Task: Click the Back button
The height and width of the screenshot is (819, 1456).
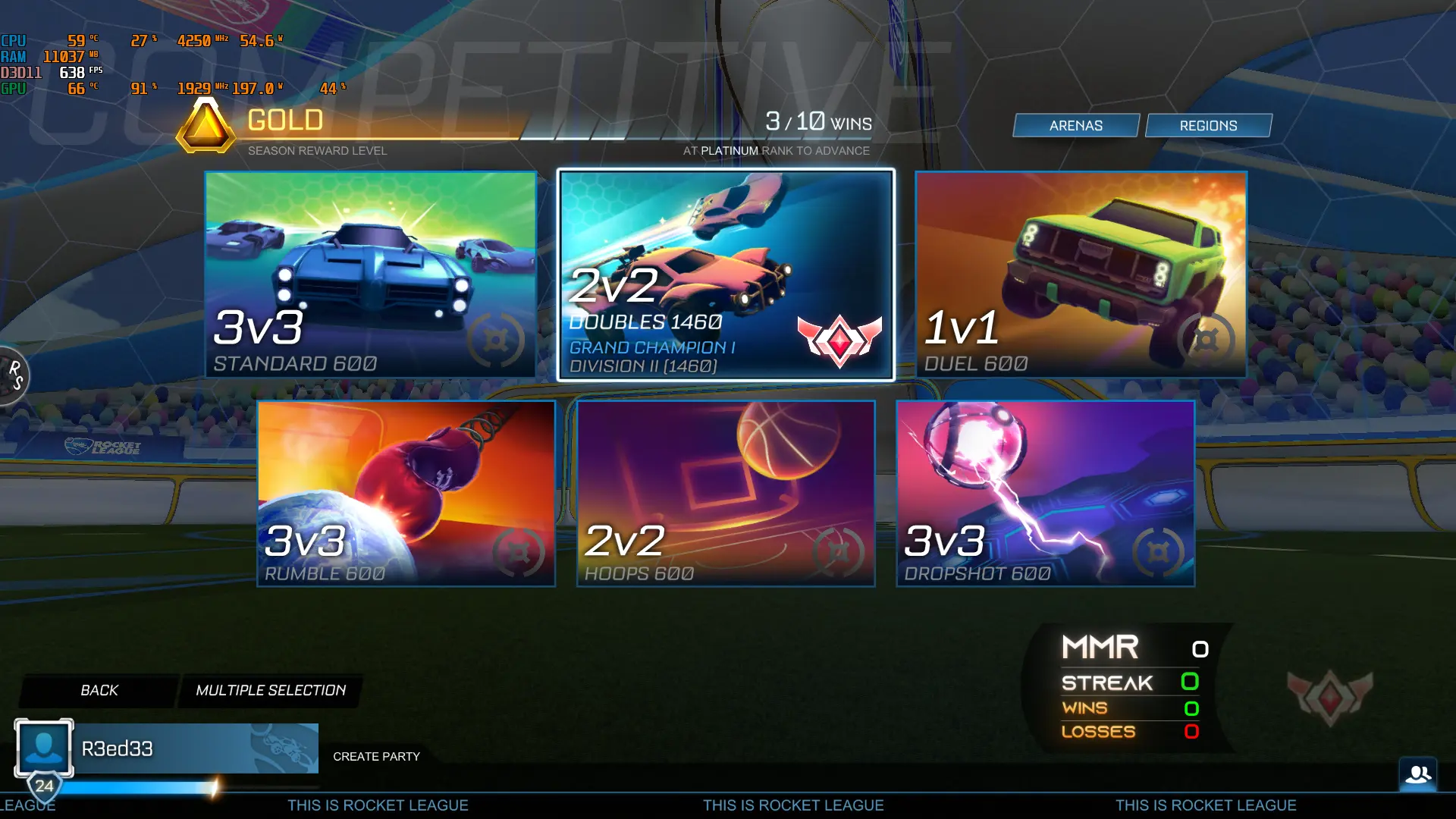Action: (98, 690)
